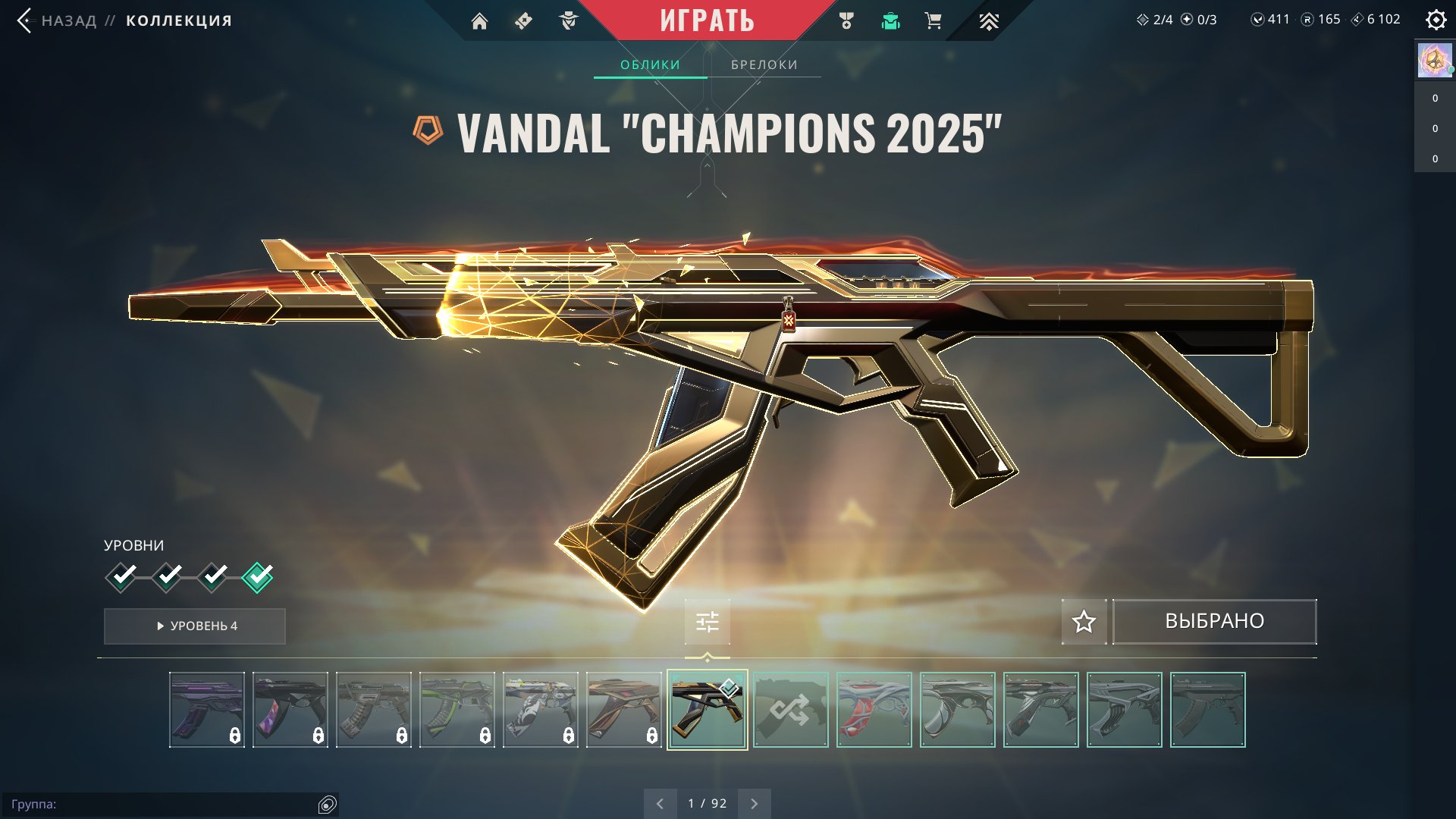Select the locked purple Vandal skin
Viewport: 1456px width, 819px height.
pos(206,710)
